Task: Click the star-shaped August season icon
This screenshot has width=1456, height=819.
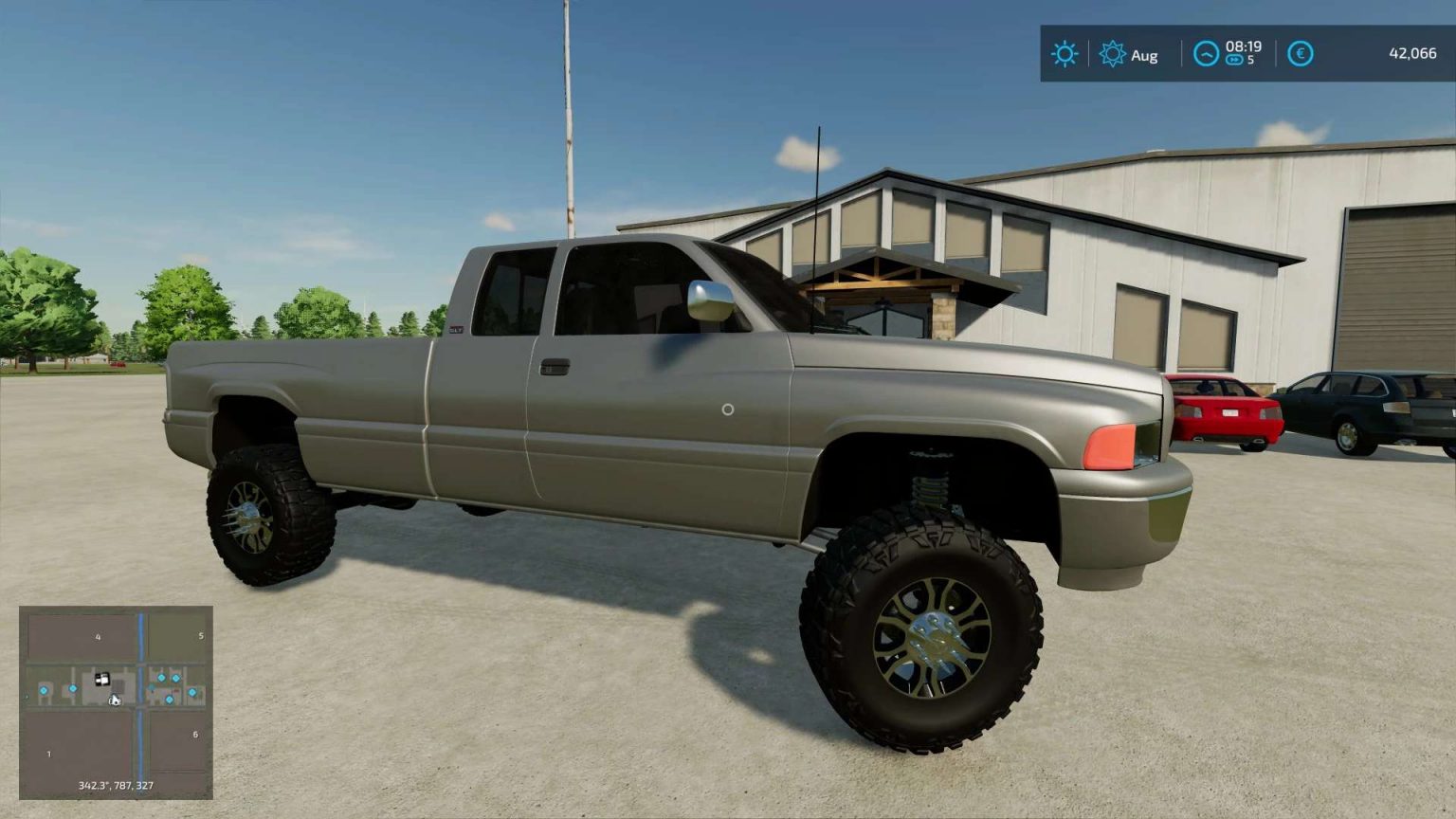Action: 1112,54
